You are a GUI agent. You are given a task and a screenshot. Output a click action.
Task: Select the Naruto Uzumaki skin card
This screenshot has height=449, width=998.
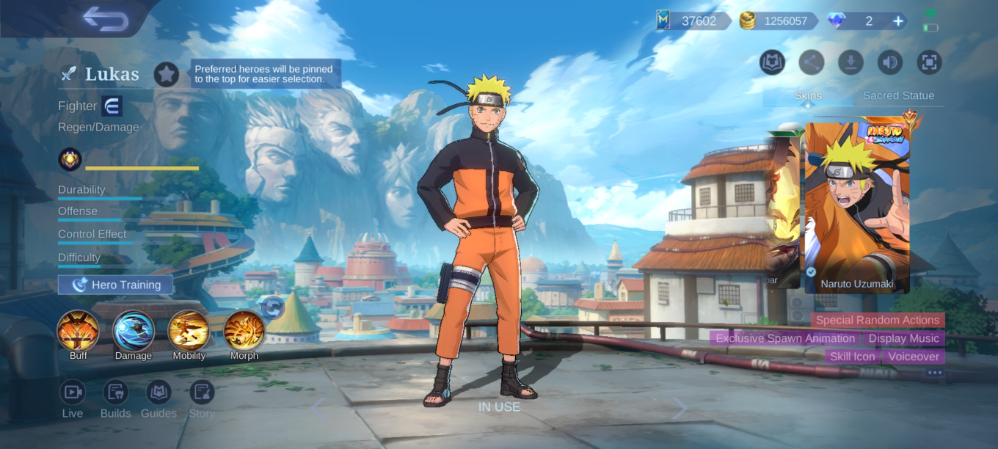(857, 207)
